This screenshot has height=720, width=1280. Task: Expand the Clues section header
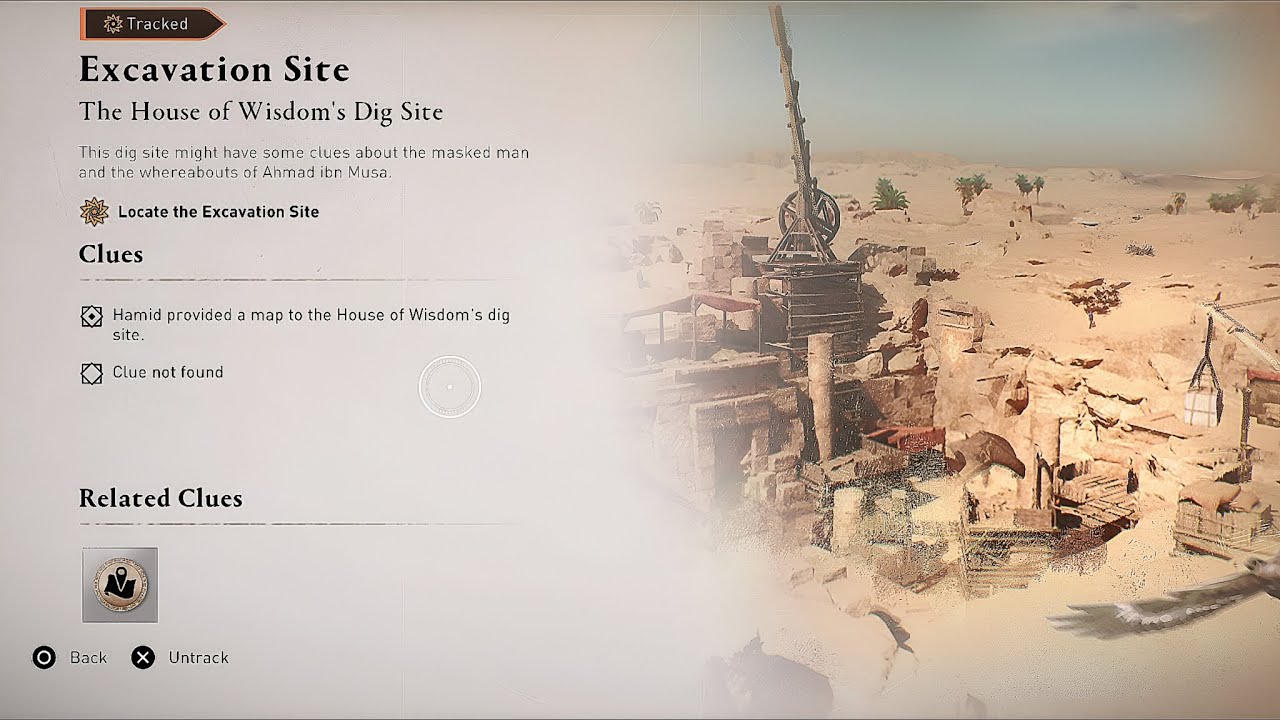(x=110, y=255)
